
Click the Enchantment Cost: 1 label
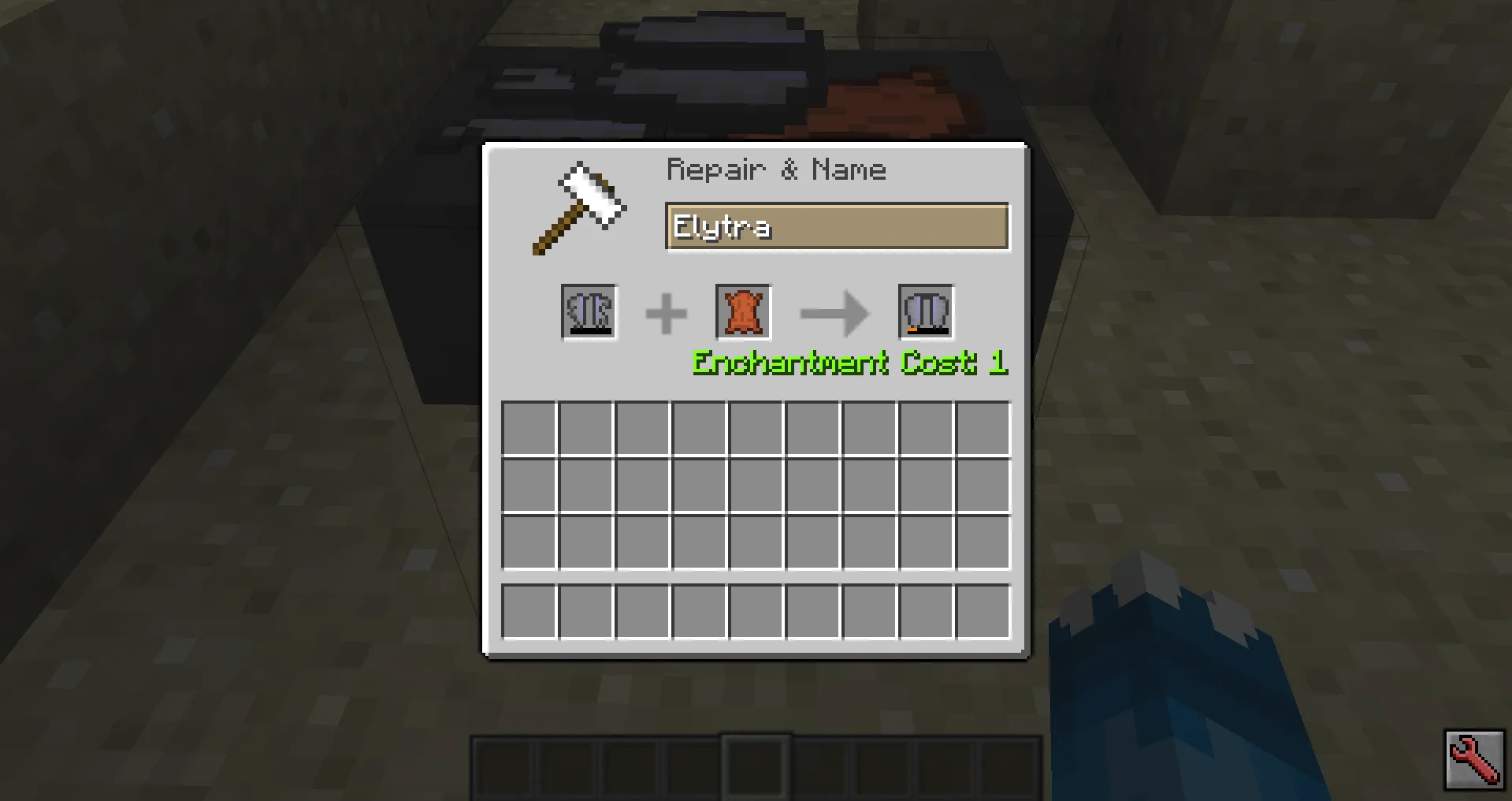pos(849,363)
